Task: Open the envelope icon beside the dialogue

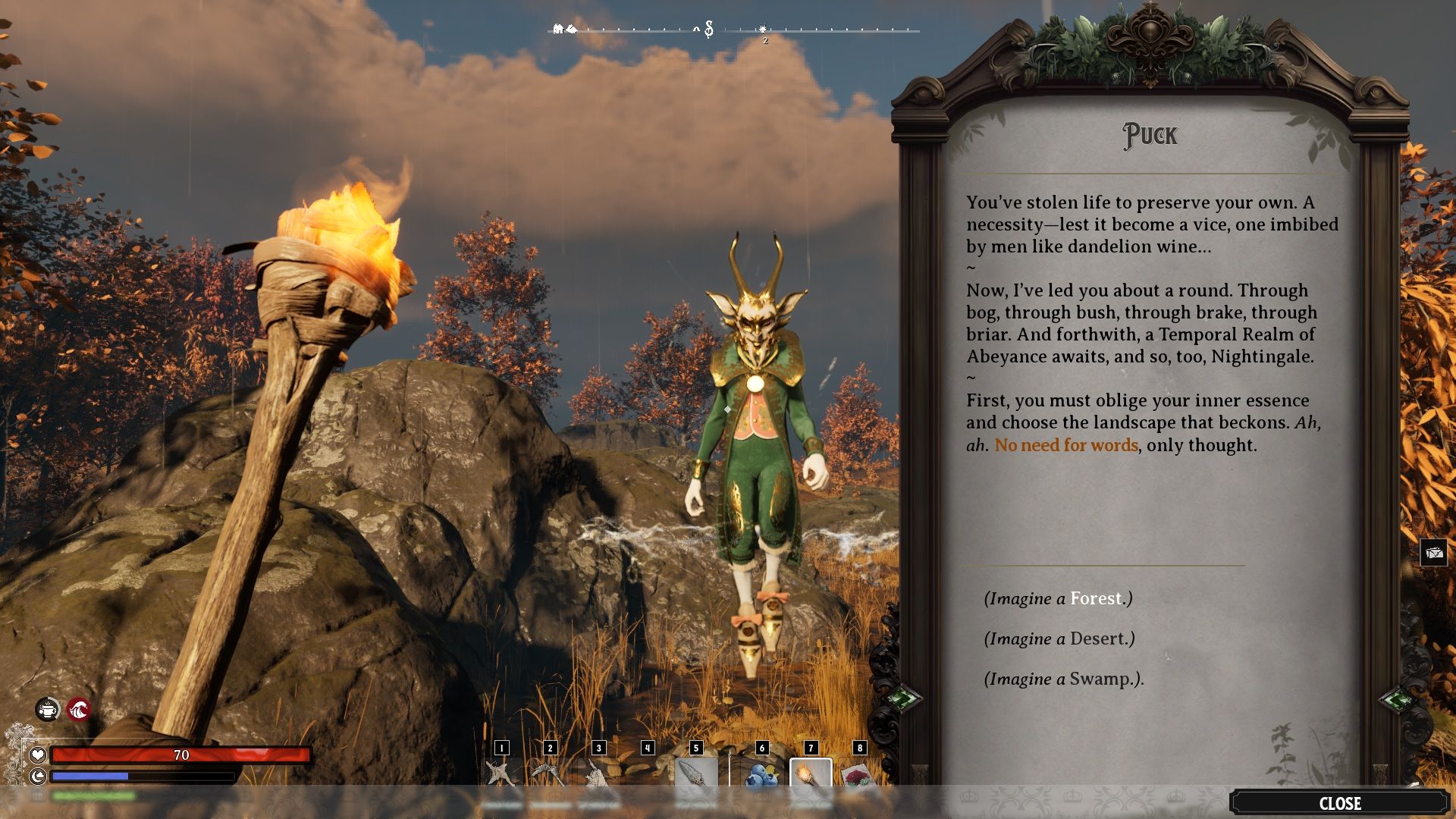Action: pos(1433,553)
